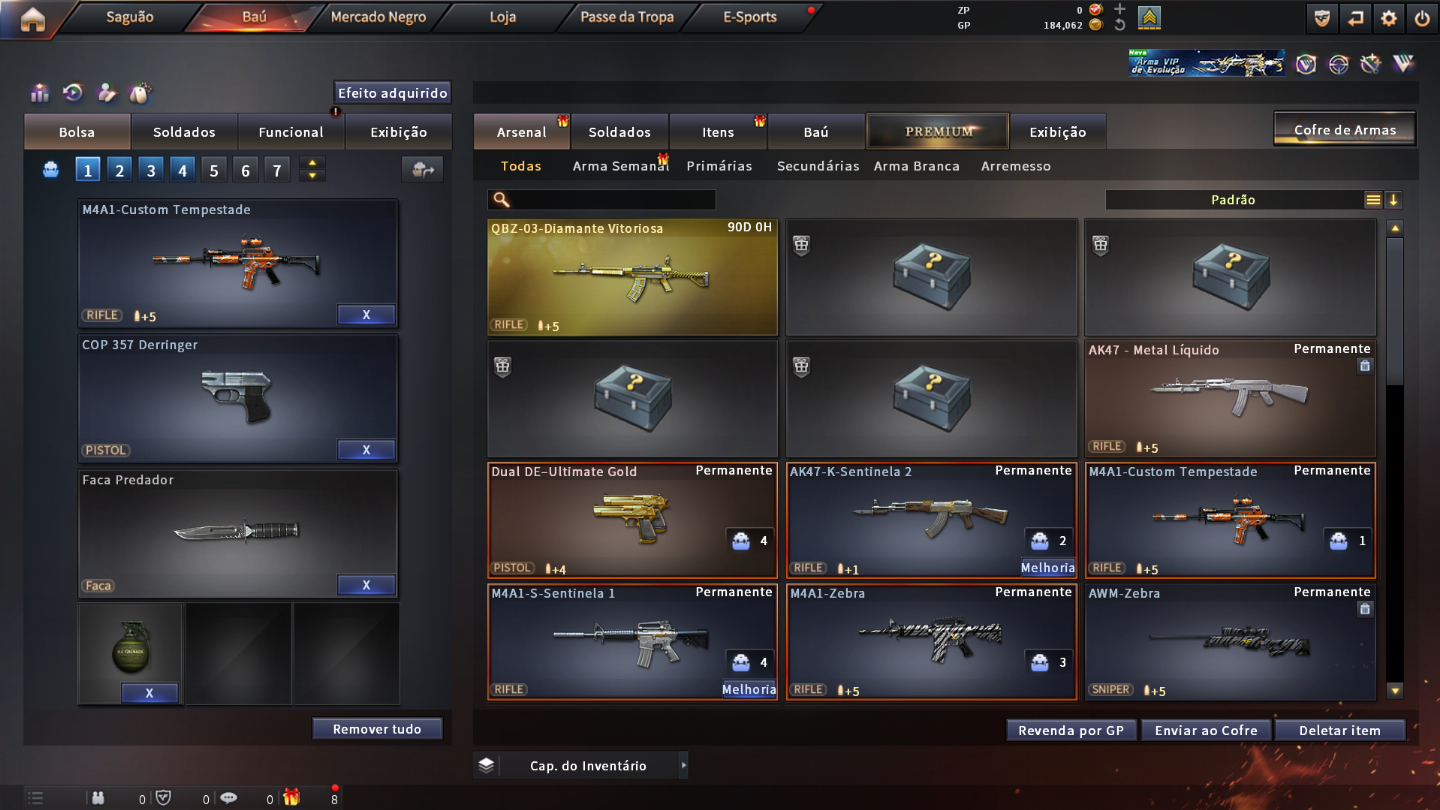Select the QBZ-03-Diamante Vitoriosa rifle
Image resolution: width=1440 pixels, height=810 pixels.
click(632, 277)
